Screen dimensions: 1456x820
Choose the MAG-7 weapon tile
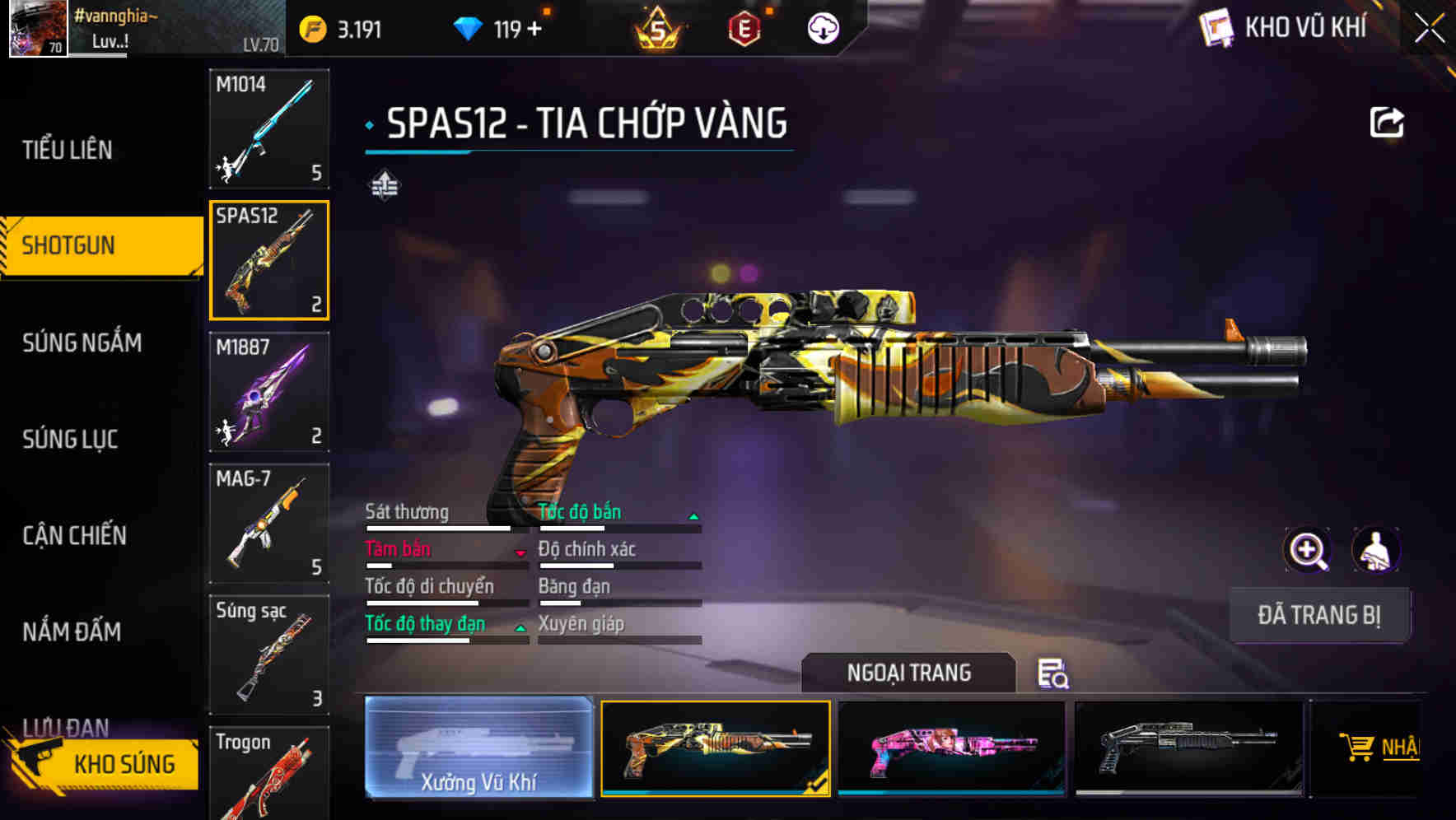click(x=269, y=524)
